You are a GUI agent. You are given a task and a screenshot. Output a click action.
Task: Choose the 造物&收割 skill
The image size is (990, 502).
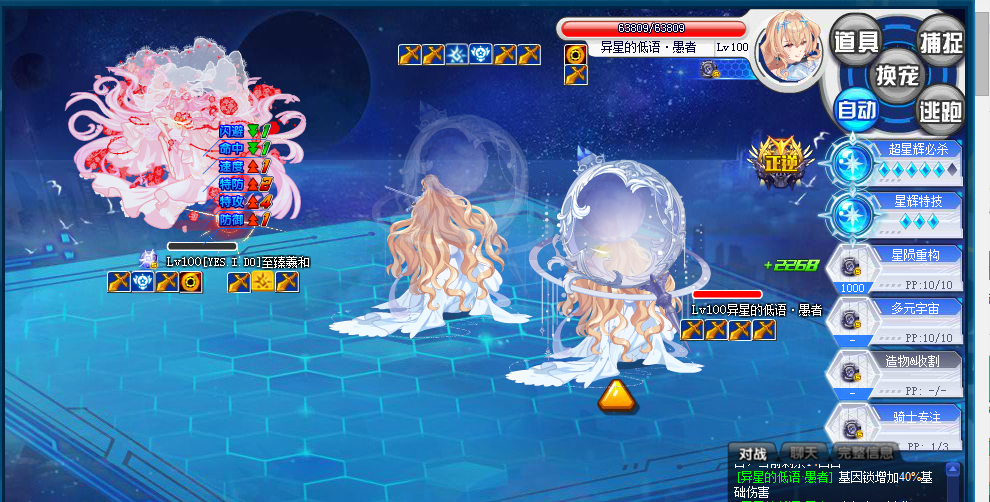coord(908,371)
